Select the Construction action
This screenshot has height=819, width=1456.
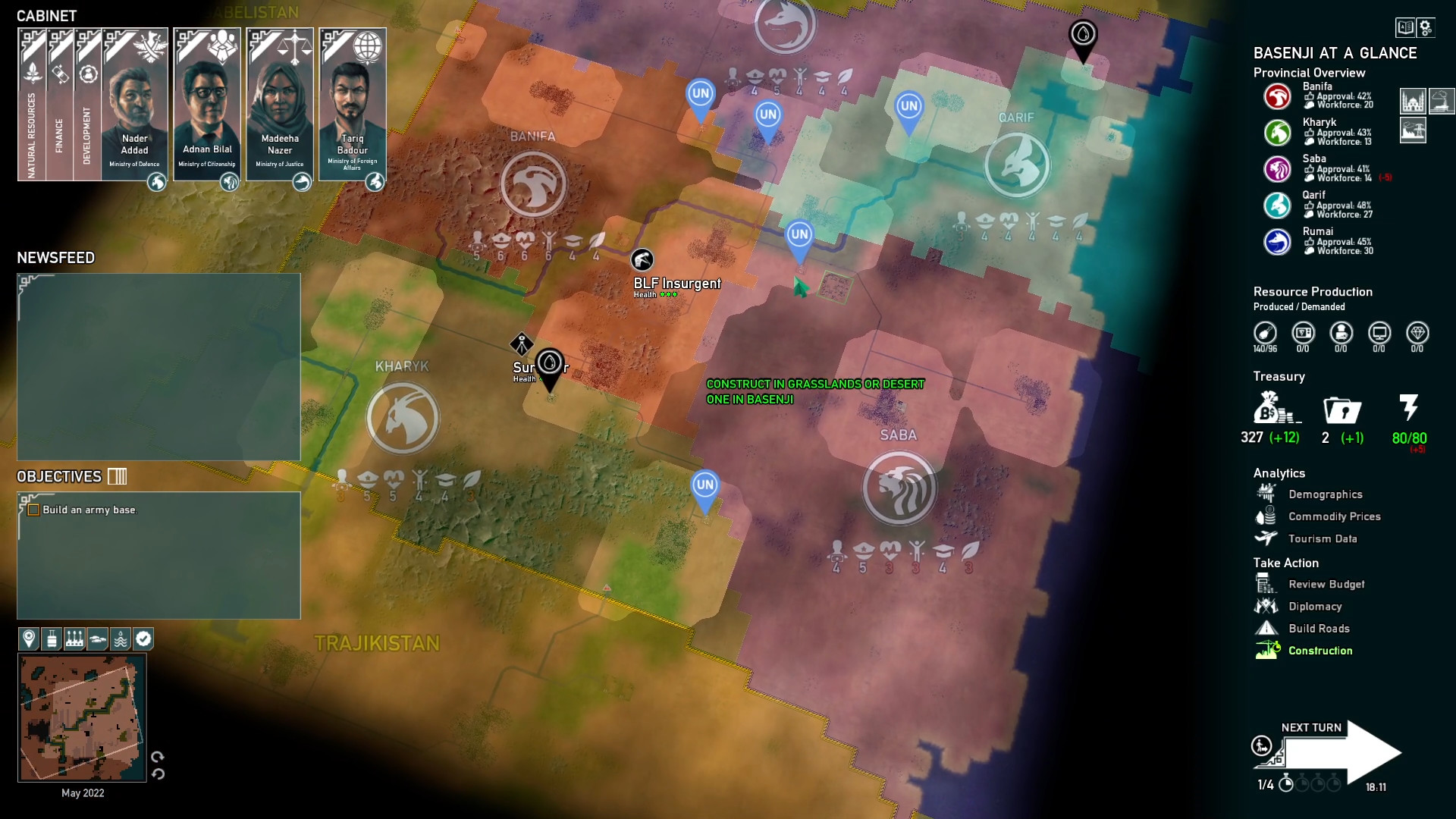click(x=1320, y=650)
